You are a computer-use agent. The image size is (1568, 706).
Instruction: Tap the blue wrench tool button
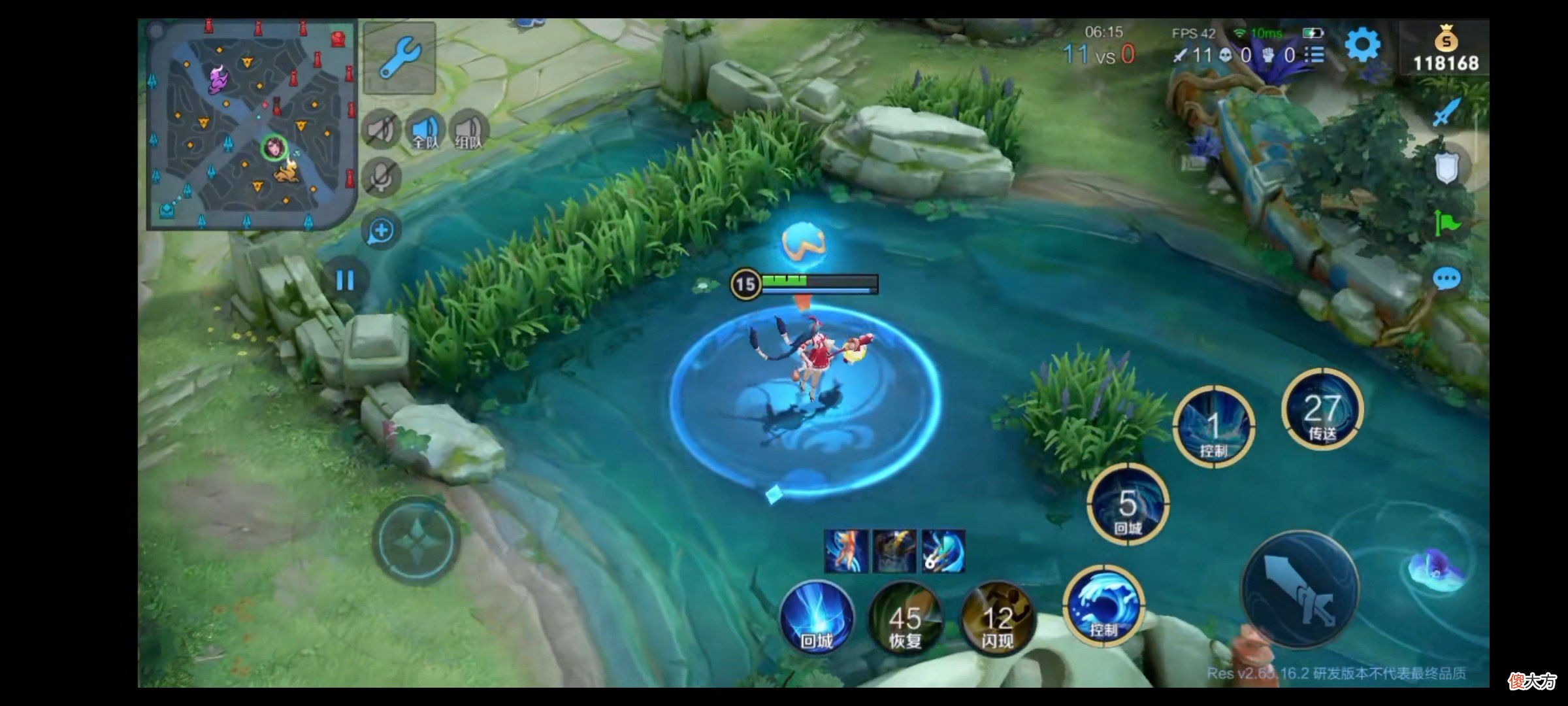tap(400, 58)
